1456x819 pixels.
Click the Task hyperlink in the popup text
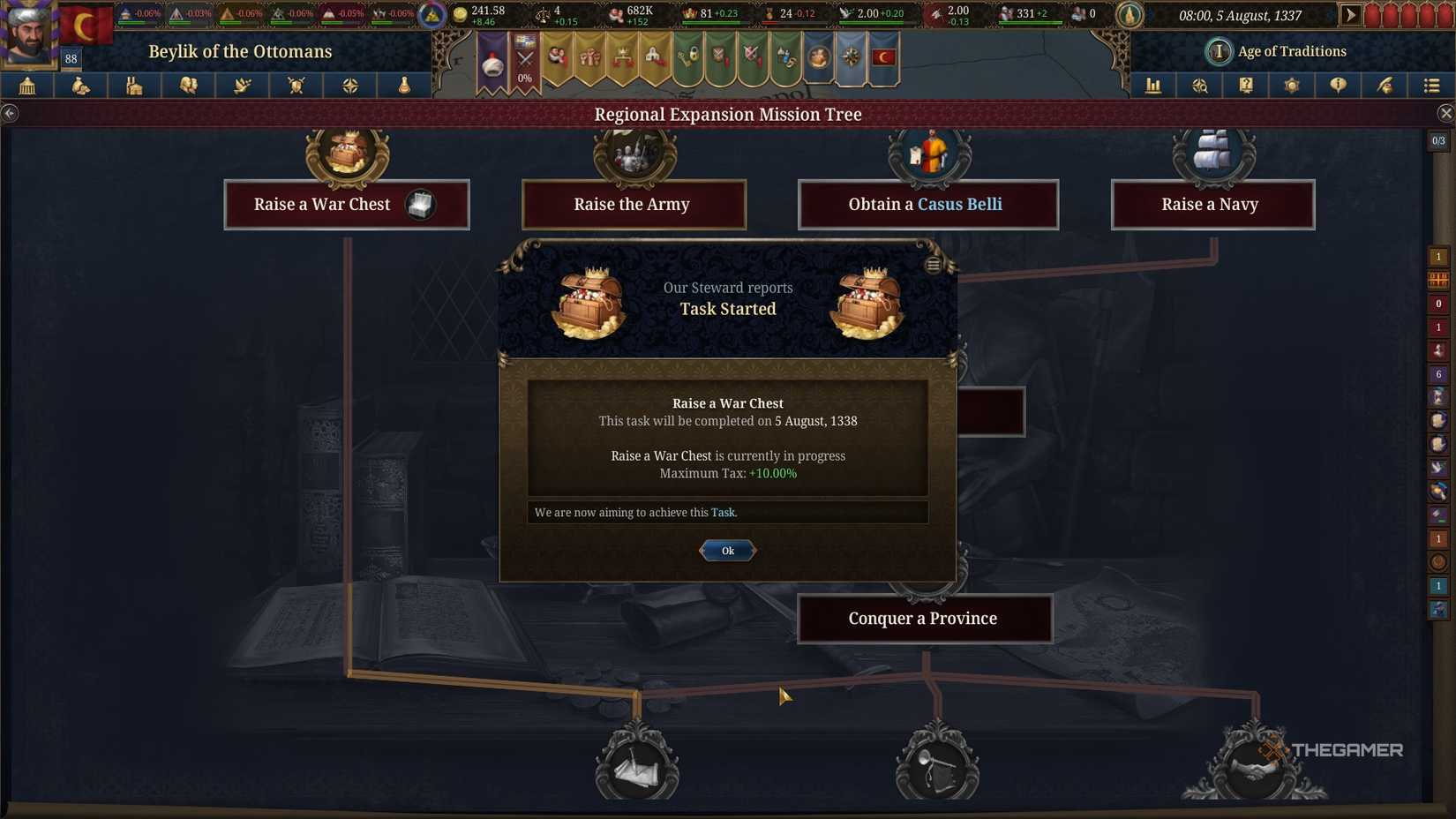[724, 512]
